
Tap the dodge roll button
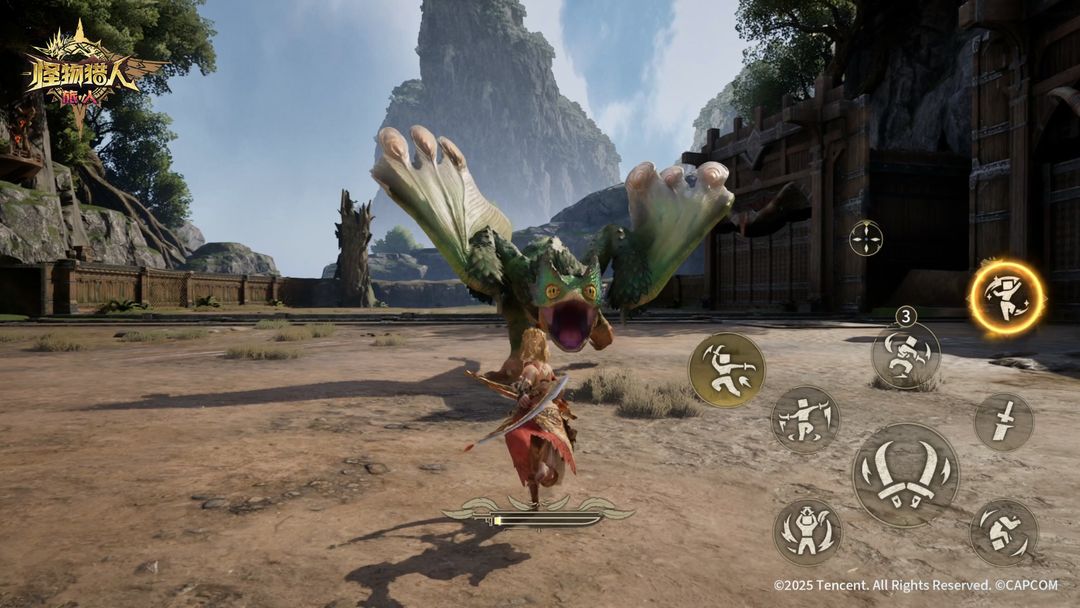click(x=1003, y=532)
